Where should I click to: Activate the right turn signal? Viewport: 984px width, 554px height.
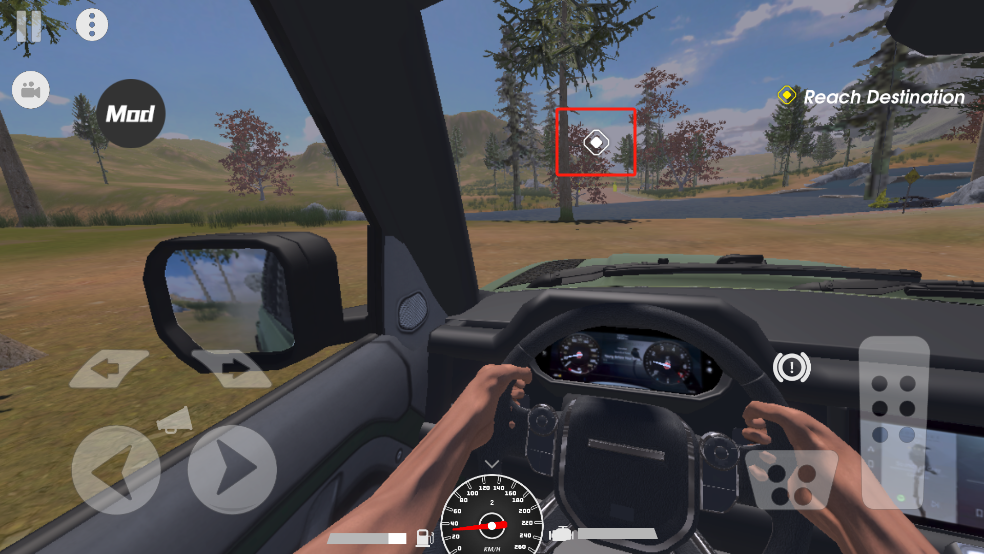click(230, 369)
